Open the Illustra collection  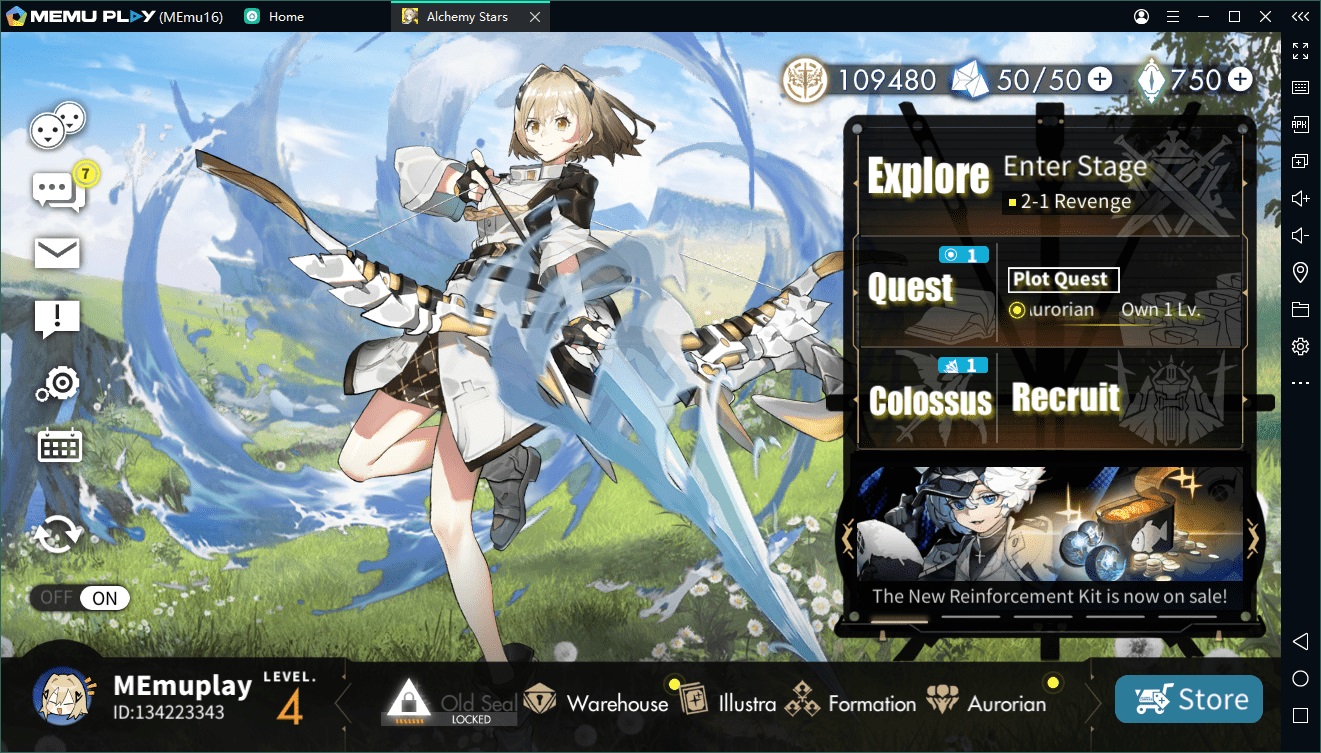[728, 703]
